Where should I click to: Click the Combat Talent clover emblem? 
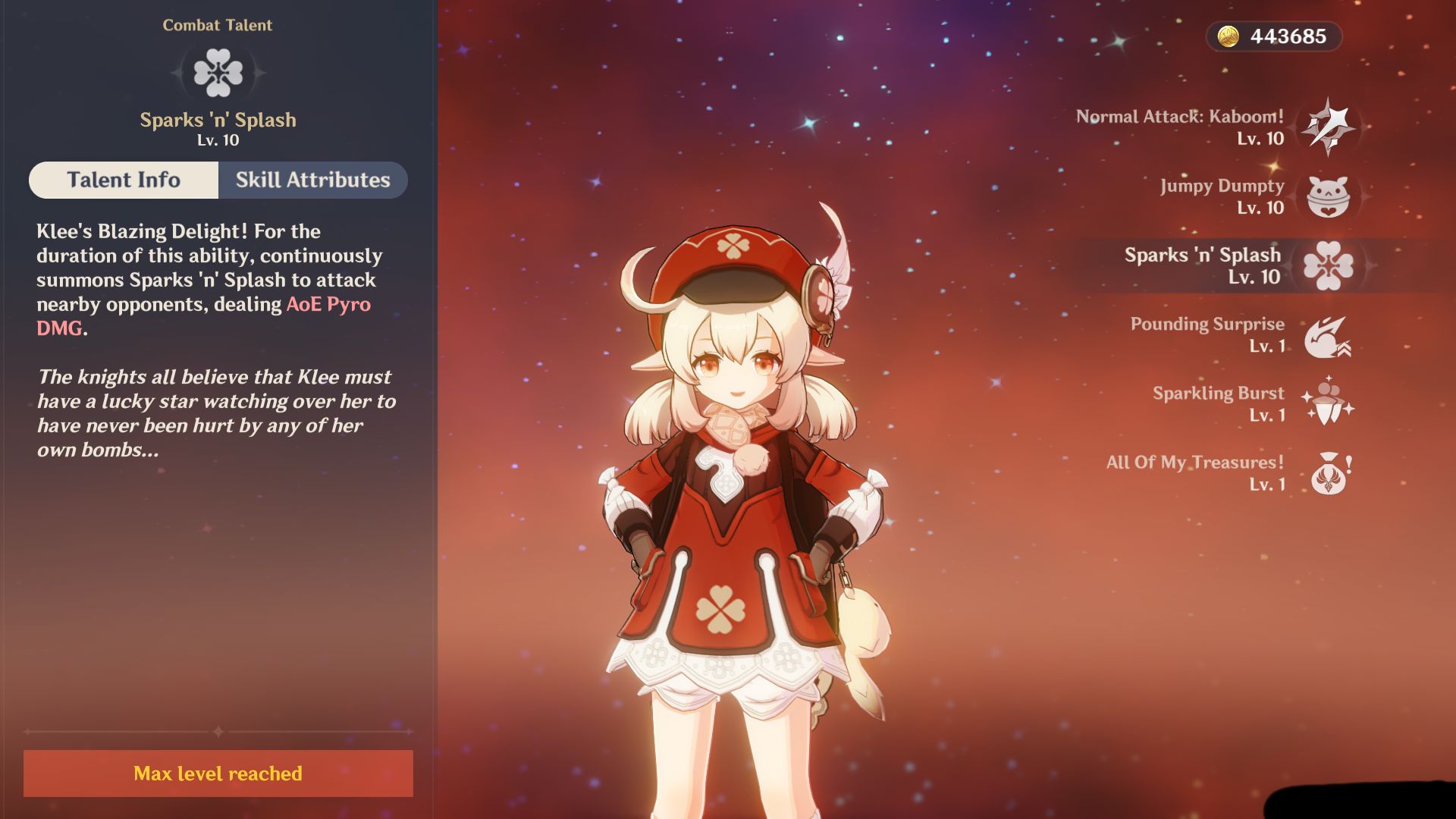[x=218, y=73]
